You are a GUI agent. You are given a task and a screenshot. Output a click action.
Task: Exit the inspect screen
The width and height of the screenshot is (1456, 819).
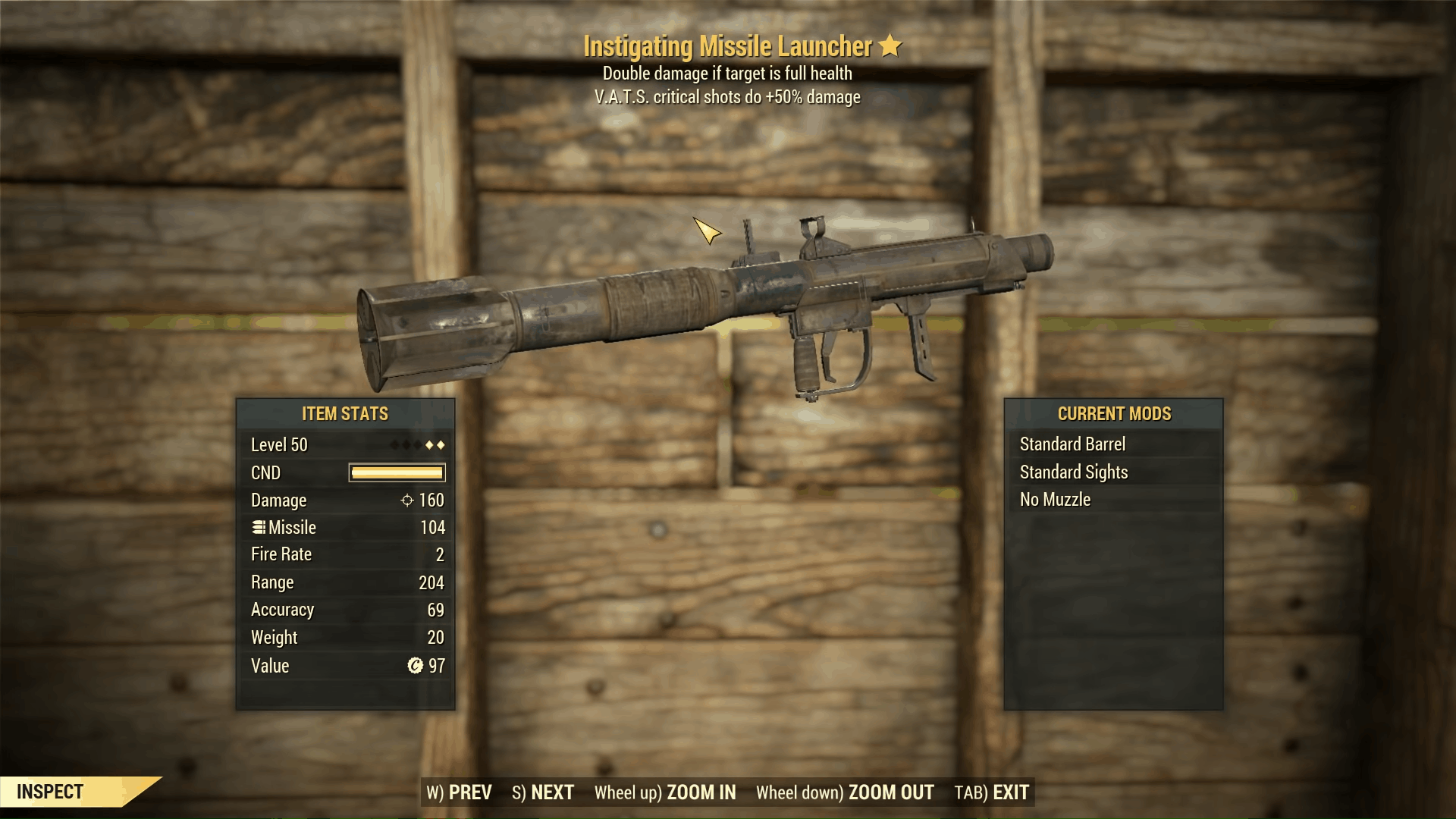991,792
